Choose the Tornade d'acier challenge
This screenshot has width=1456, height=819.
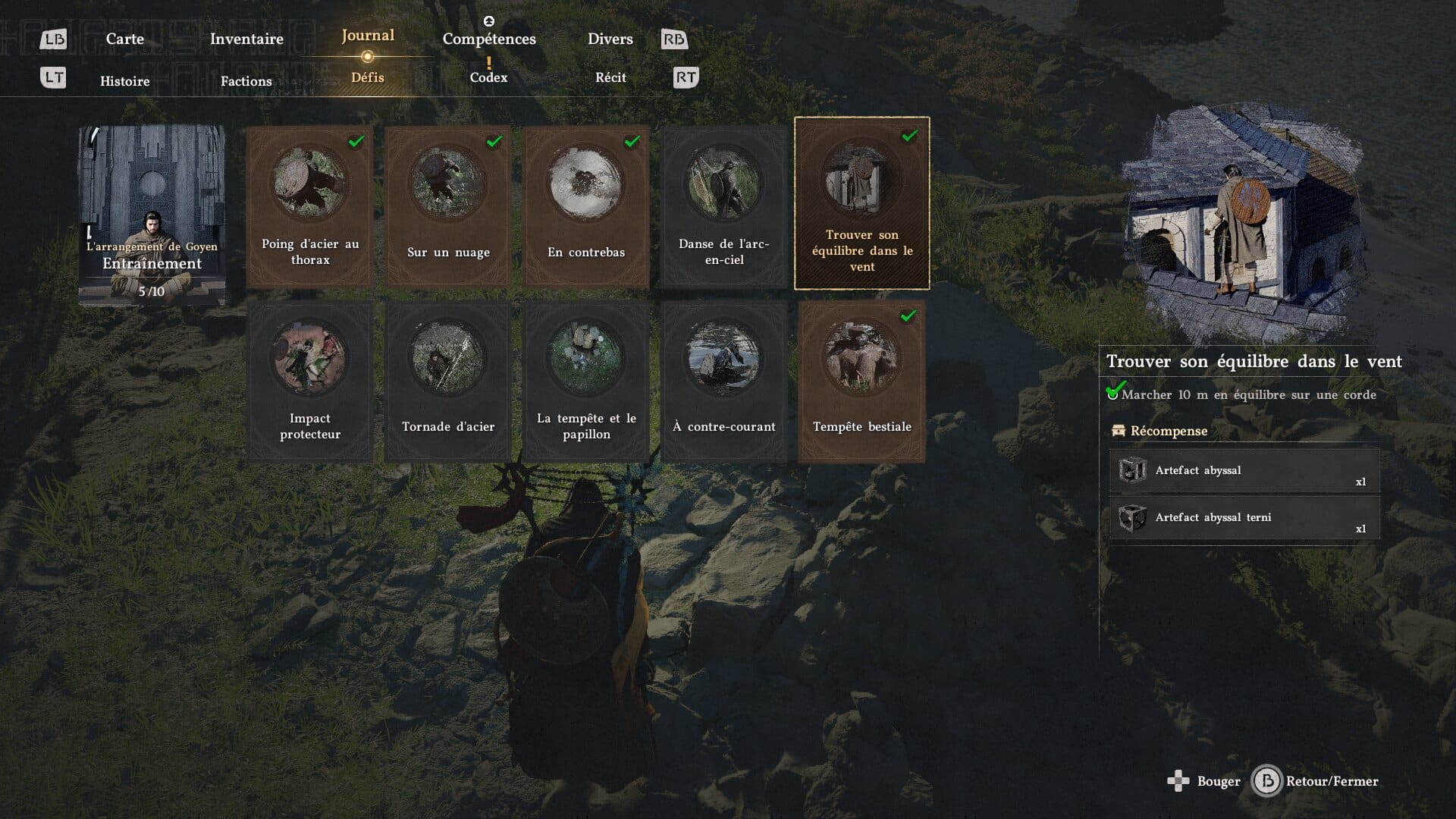[448, 381]
